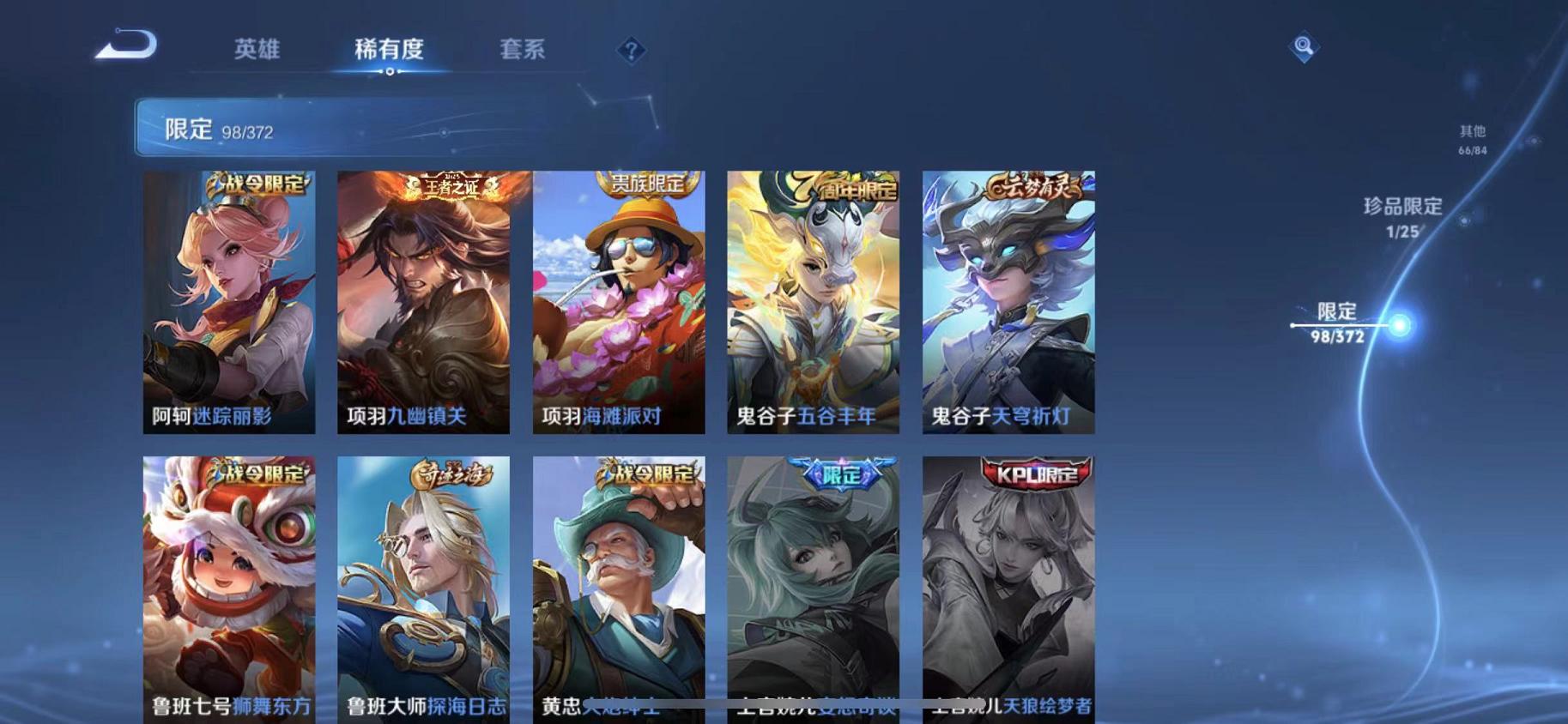Click the glowing node beside 限定 98/372

[x=1401, y=325]
